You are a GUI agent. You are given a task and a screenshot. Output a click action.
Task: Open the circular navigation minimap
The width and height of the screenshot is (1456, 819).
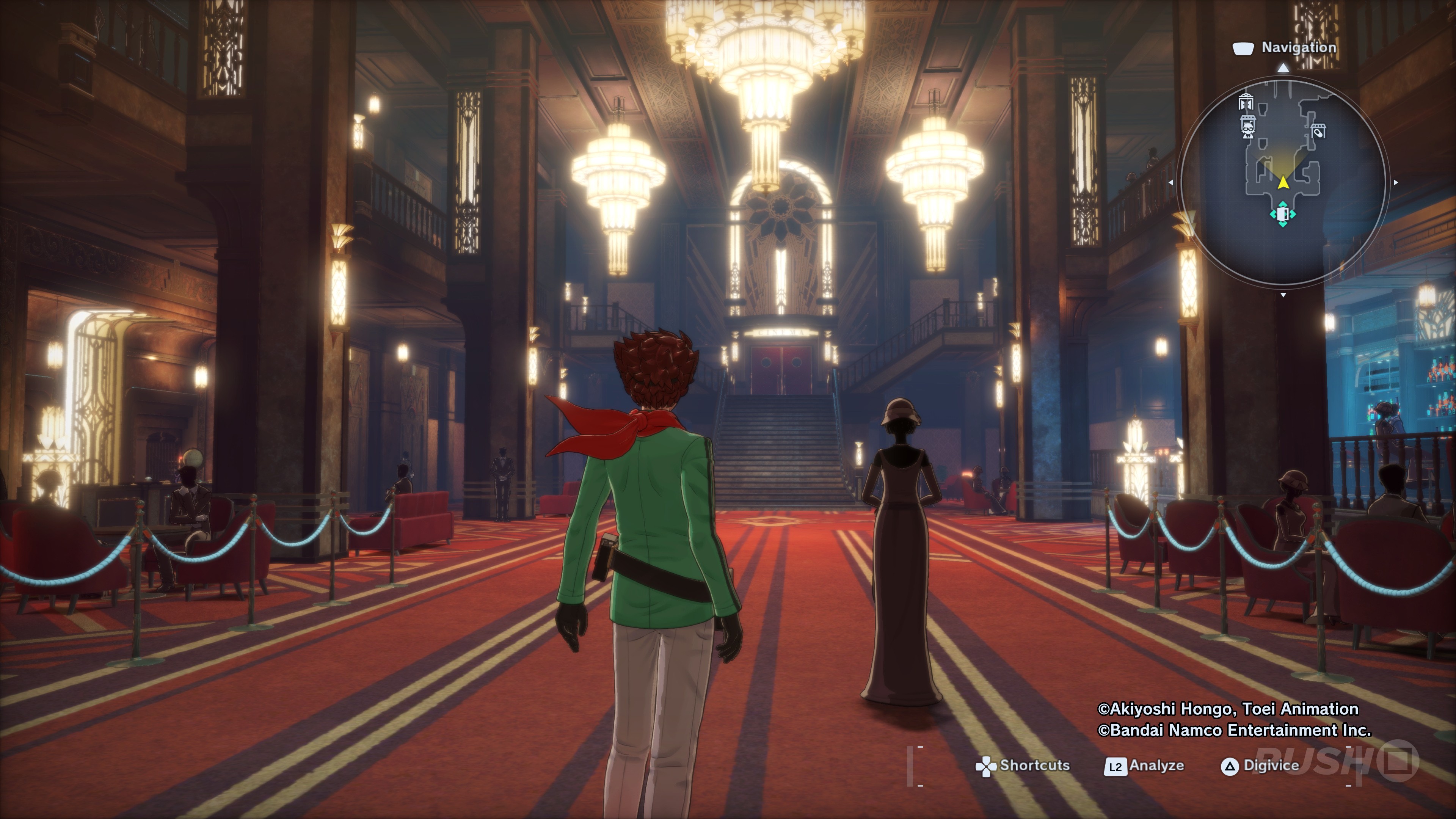coord(1283,181)
